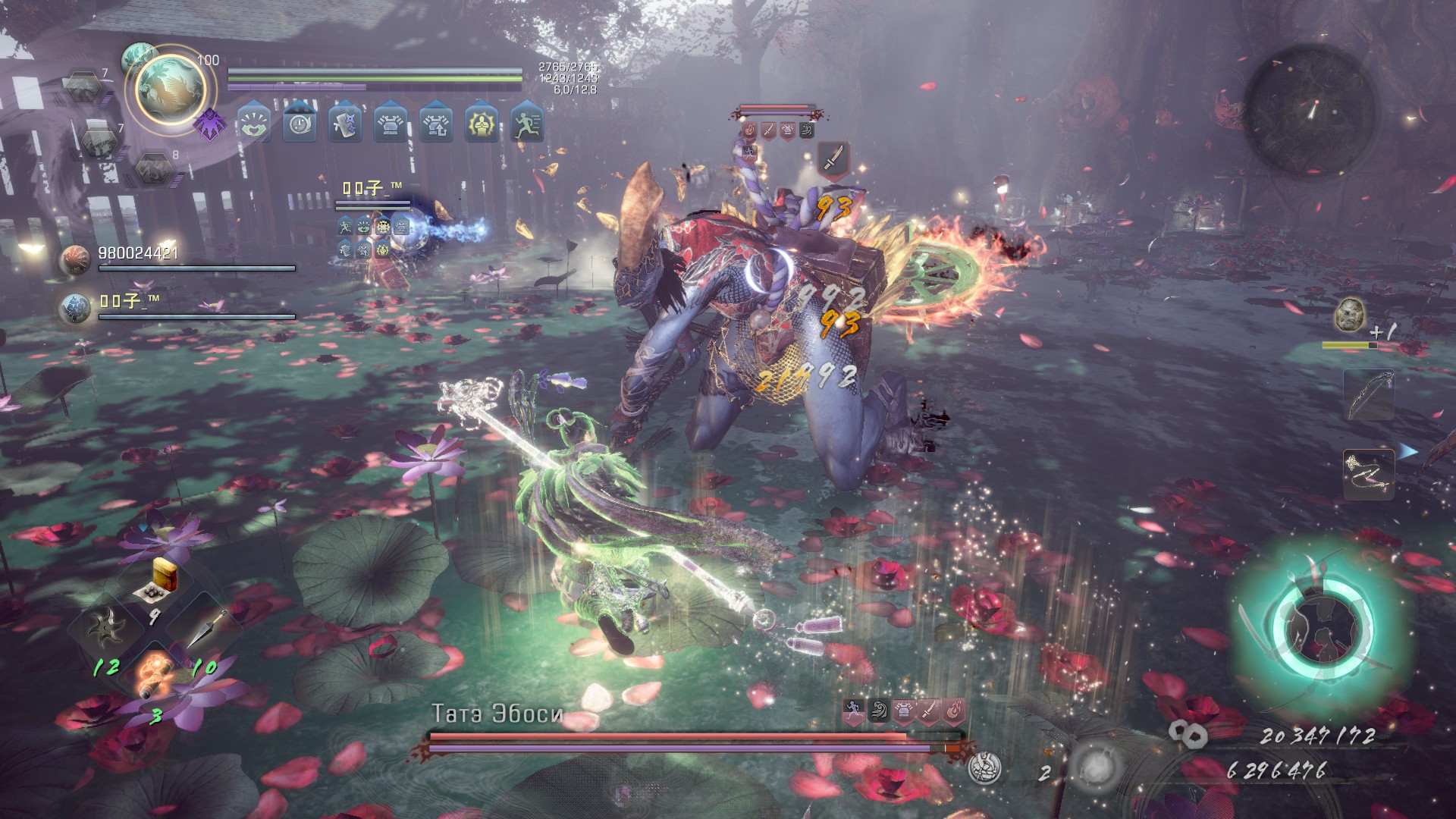The height and width of the screenshot is (819, 1456).
Task: Use the glowing fire bomb item
Action: point(155,673)
